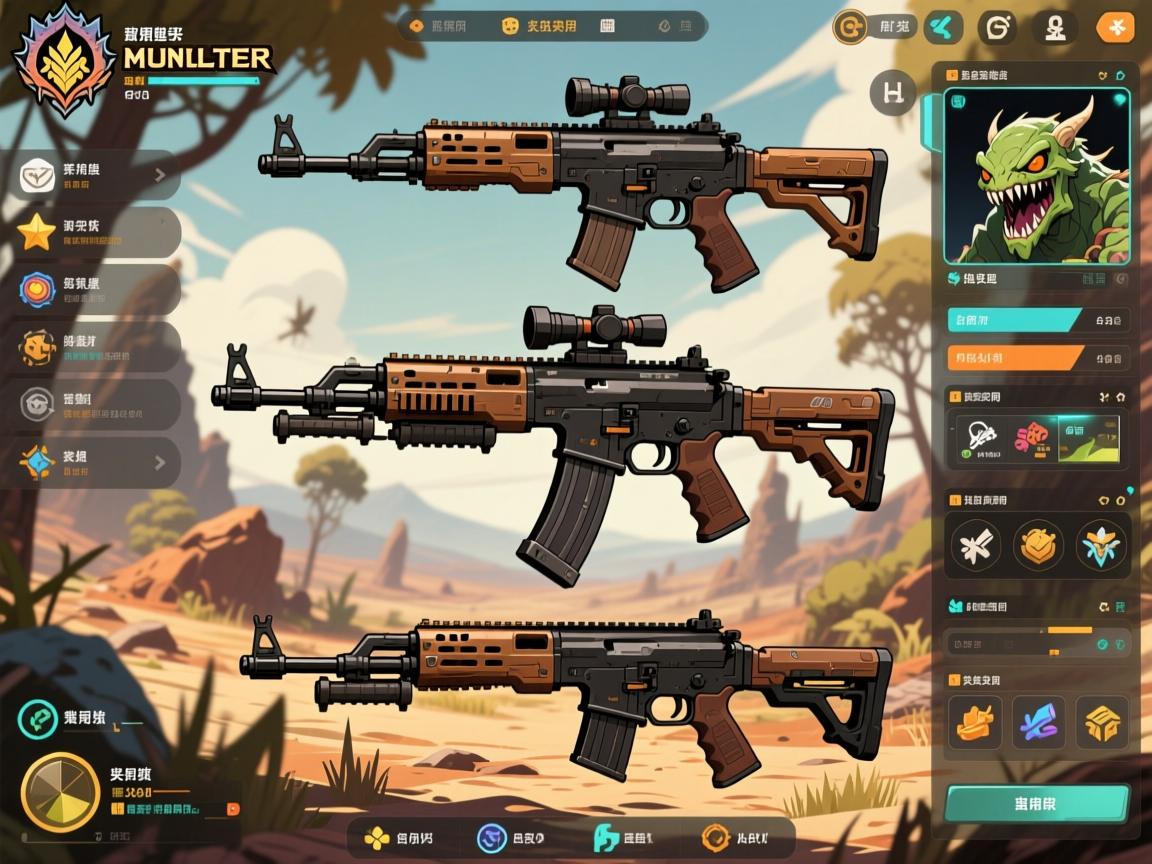Open the emblem badge in the top-left corner
The width and height of the screenshot is (1152, 864).
(x=62, y=60)
